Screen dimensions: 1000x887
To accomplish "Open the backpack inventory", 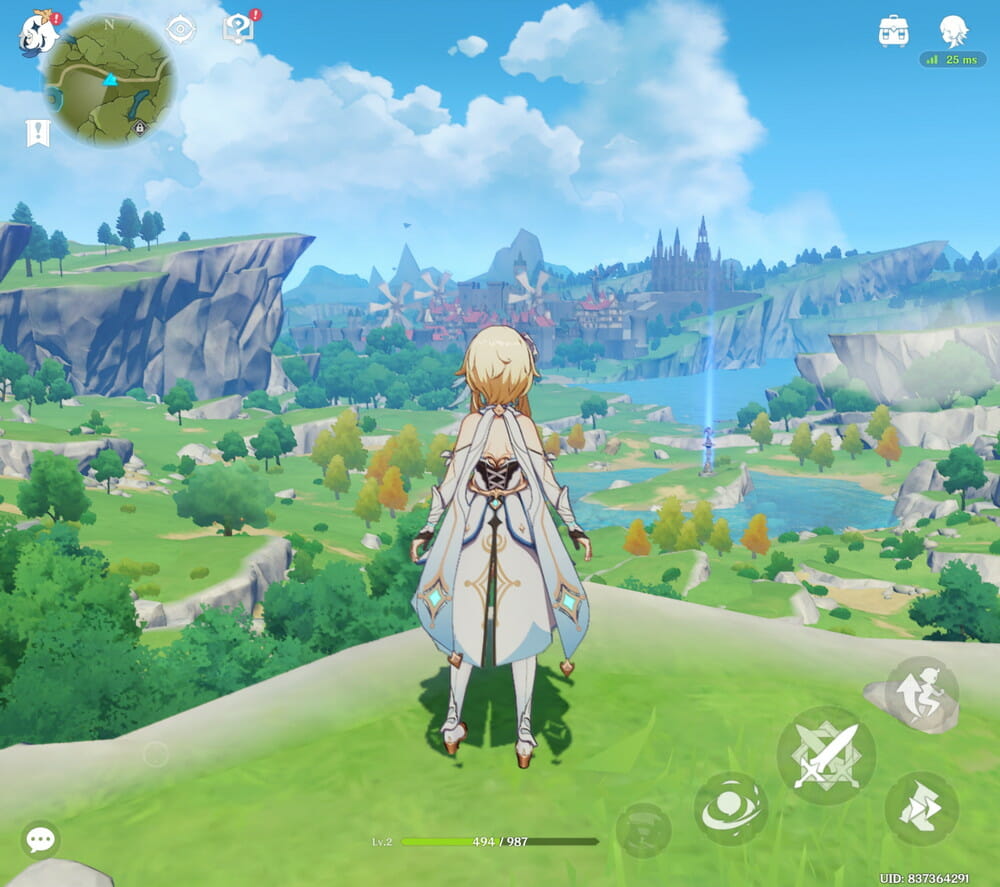I will pos(893,30).
